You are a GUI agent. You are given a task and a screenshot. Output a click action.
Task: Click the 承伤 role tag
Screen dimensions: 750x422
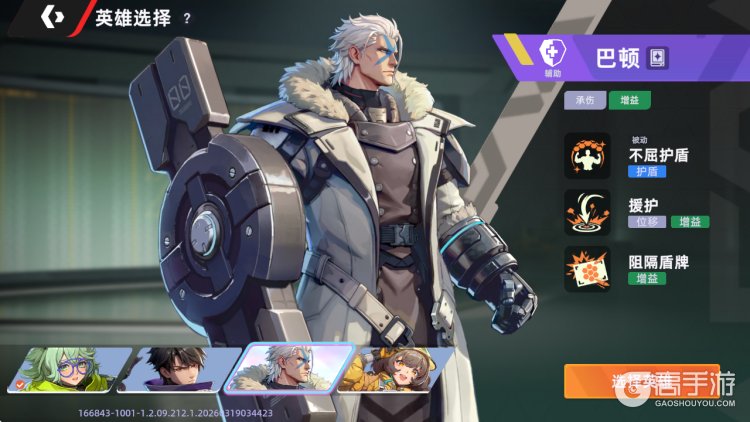[585, 100]
